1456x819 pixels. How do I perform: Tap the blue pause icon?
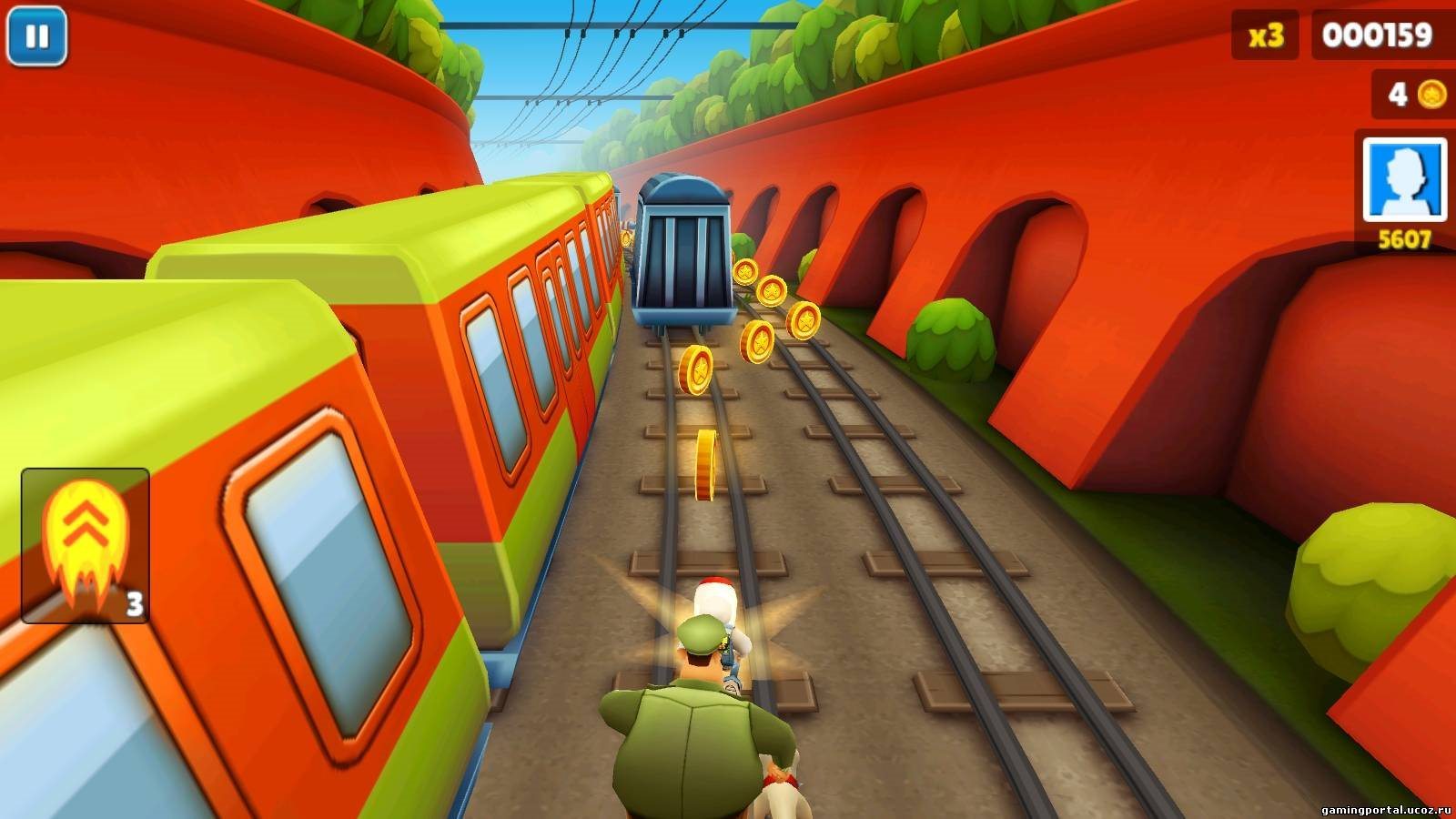36,36
